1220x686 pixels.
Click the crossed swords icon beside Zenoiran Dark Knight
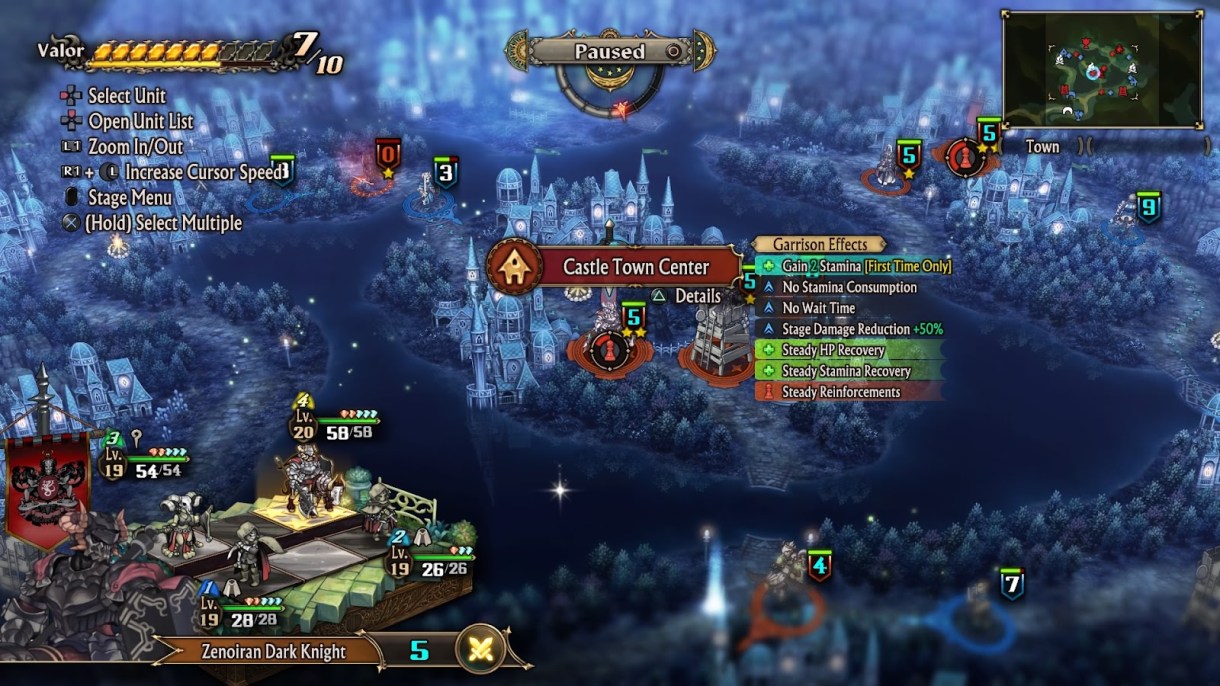pyautogui.click(x=481, y=650)
